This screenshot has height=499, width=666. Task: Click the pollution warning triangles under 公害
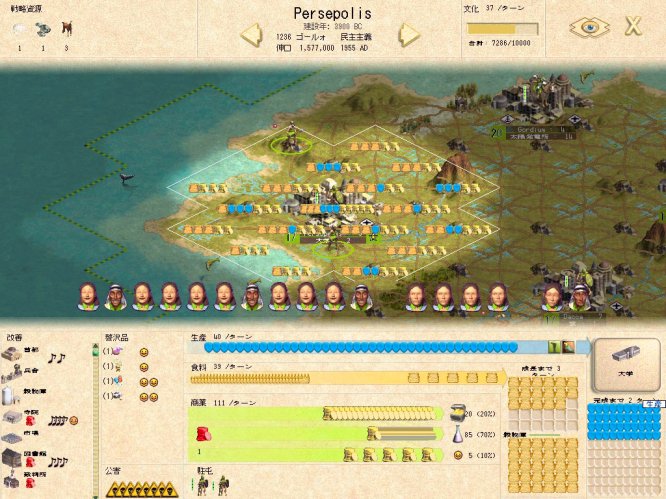[x=142, y=489]
